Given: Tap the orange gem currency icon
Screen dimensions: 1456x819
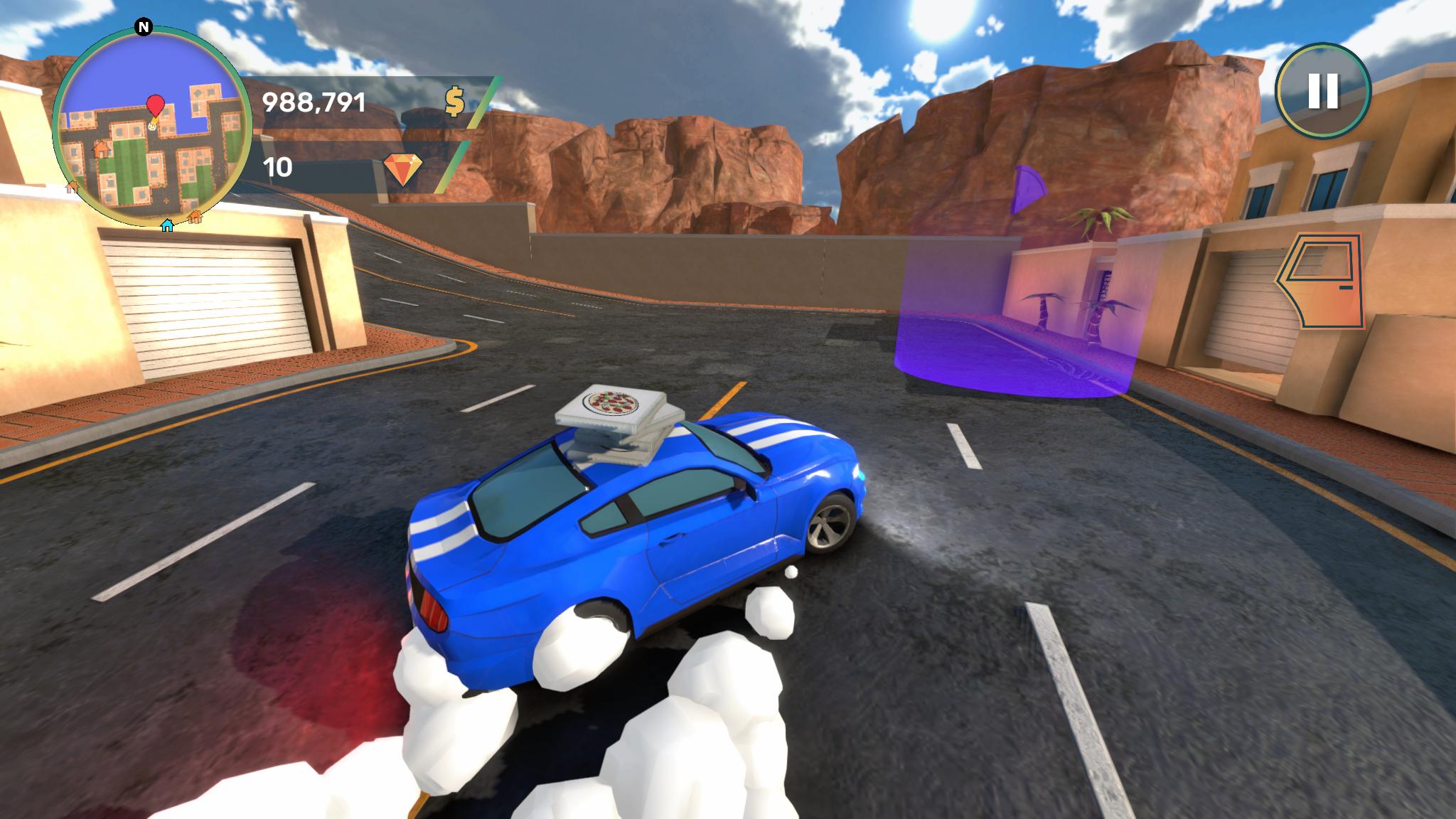Looking at the screenshot, I should (x=402, y=168).
